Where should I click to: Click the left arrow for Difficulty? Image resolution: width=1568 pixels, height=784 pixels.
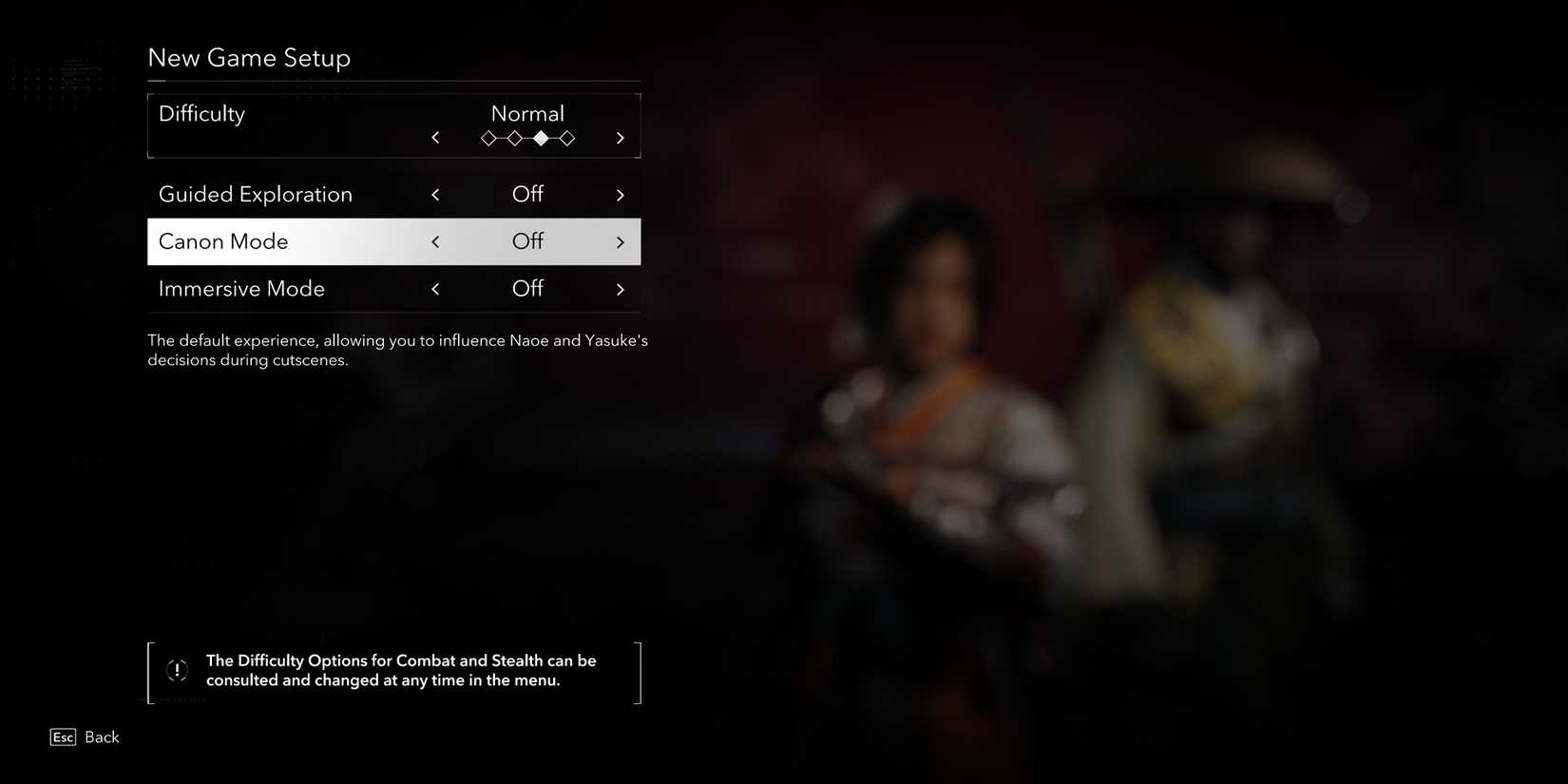[435, 138]
